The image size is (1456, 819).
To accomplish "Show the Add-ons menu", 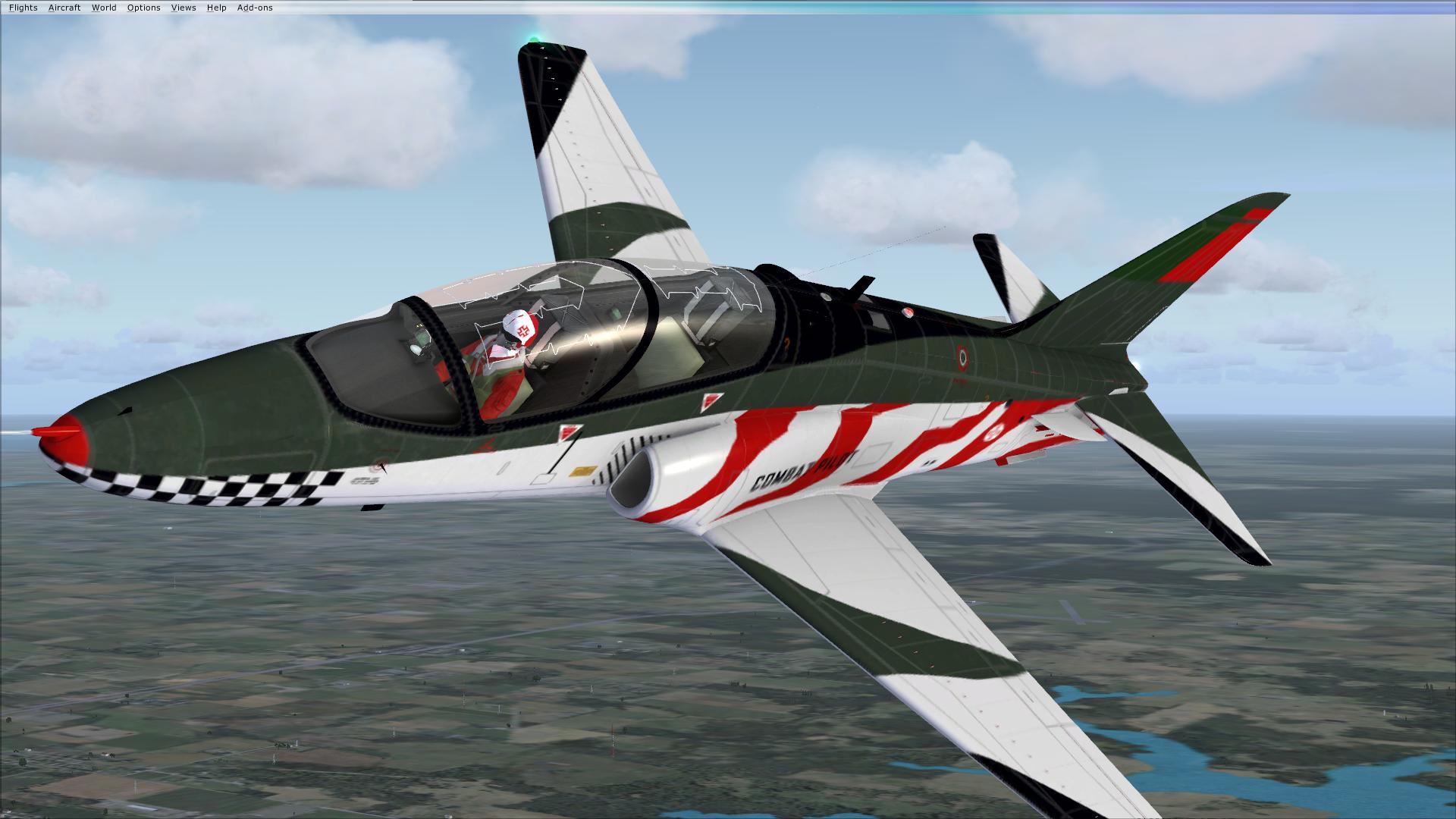I will pos(255,8).
